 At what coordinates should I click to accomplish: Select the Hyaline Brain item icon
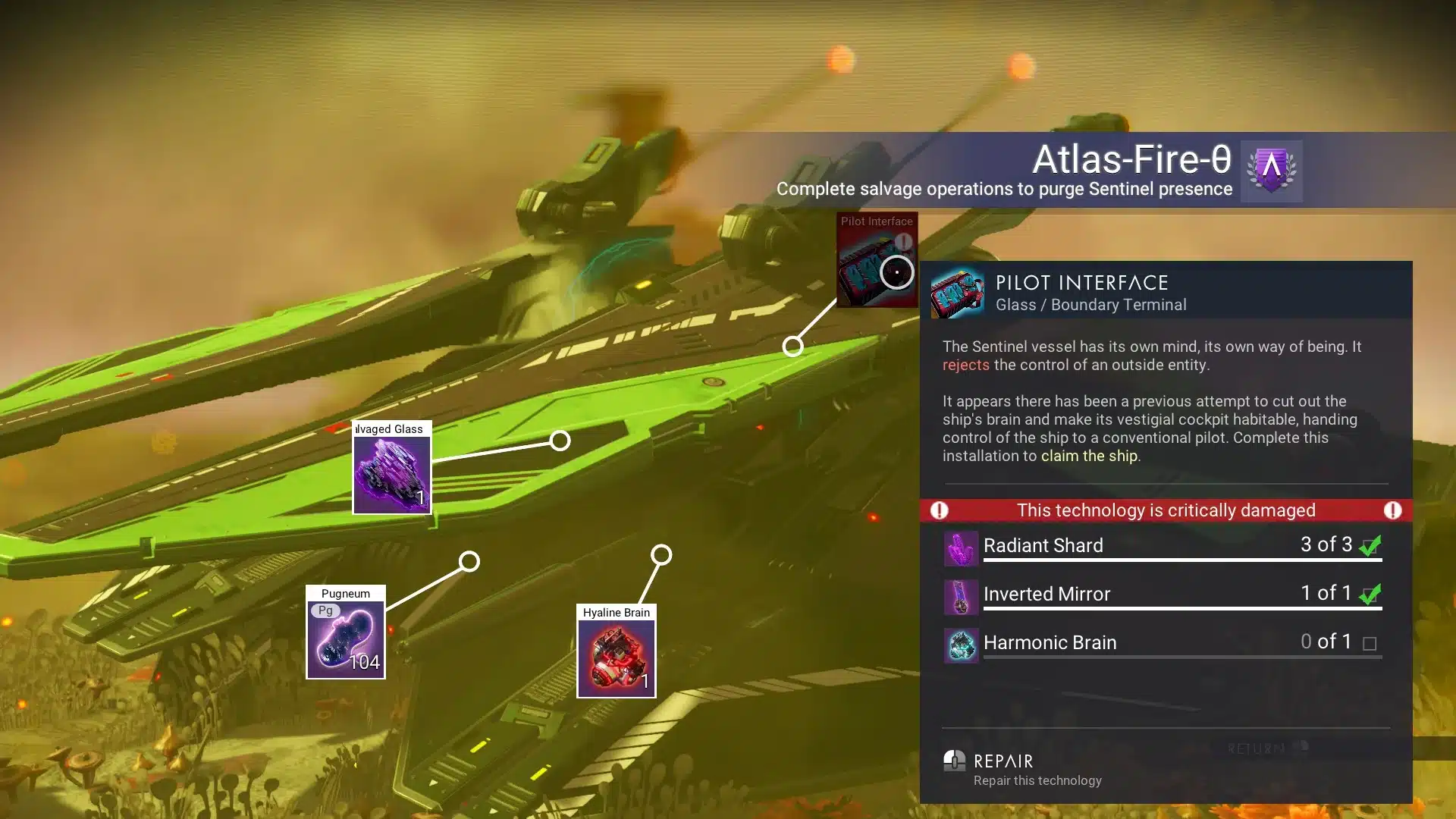click(617, 657)
